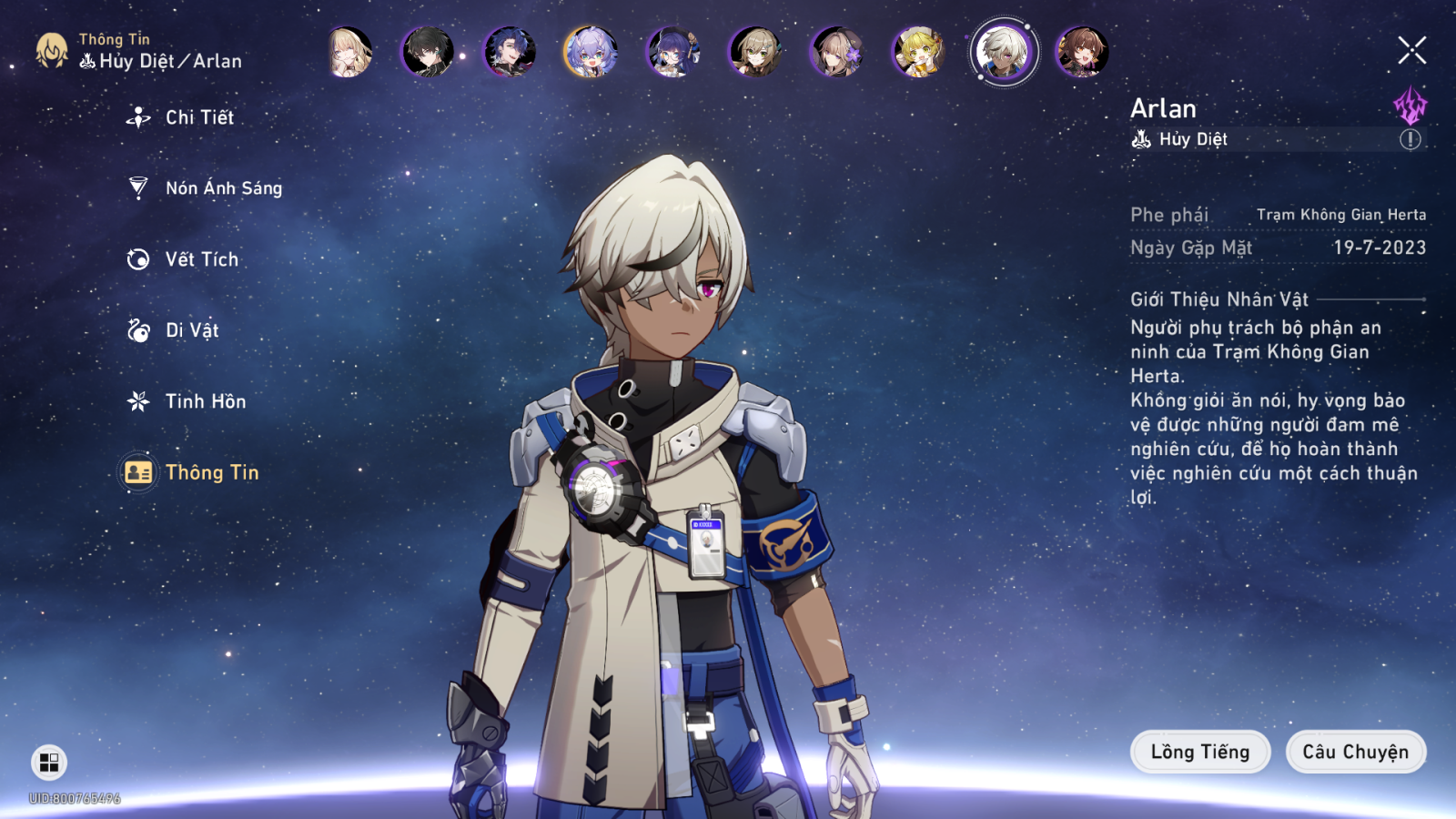Click the Di Vật relics icon
The width and height of the screenshot is (1456, 819).
[x=137, y=330]
